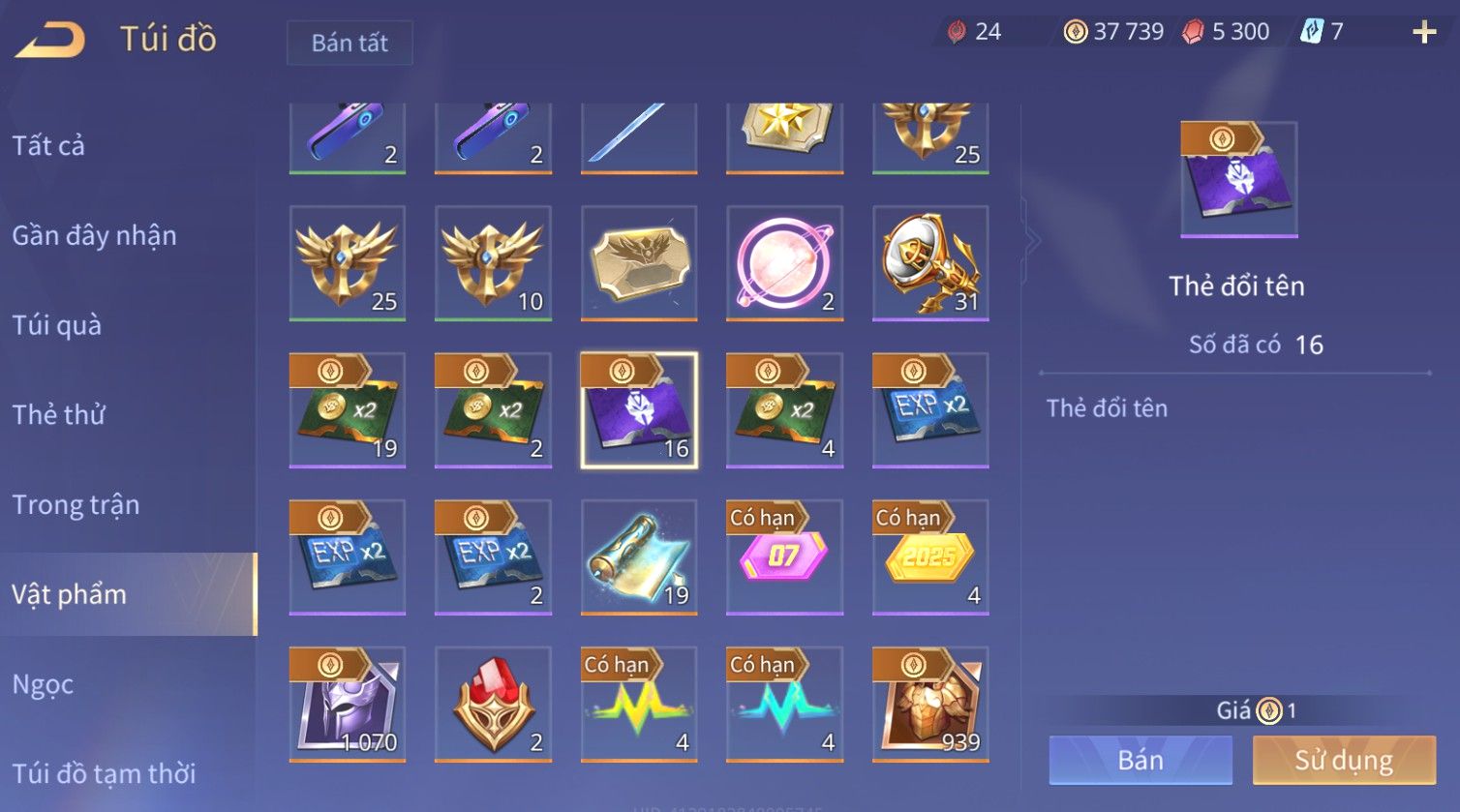Select the Thẻ thử tab
Screen dimensions: 1460x812
click(x=58, y=414)
